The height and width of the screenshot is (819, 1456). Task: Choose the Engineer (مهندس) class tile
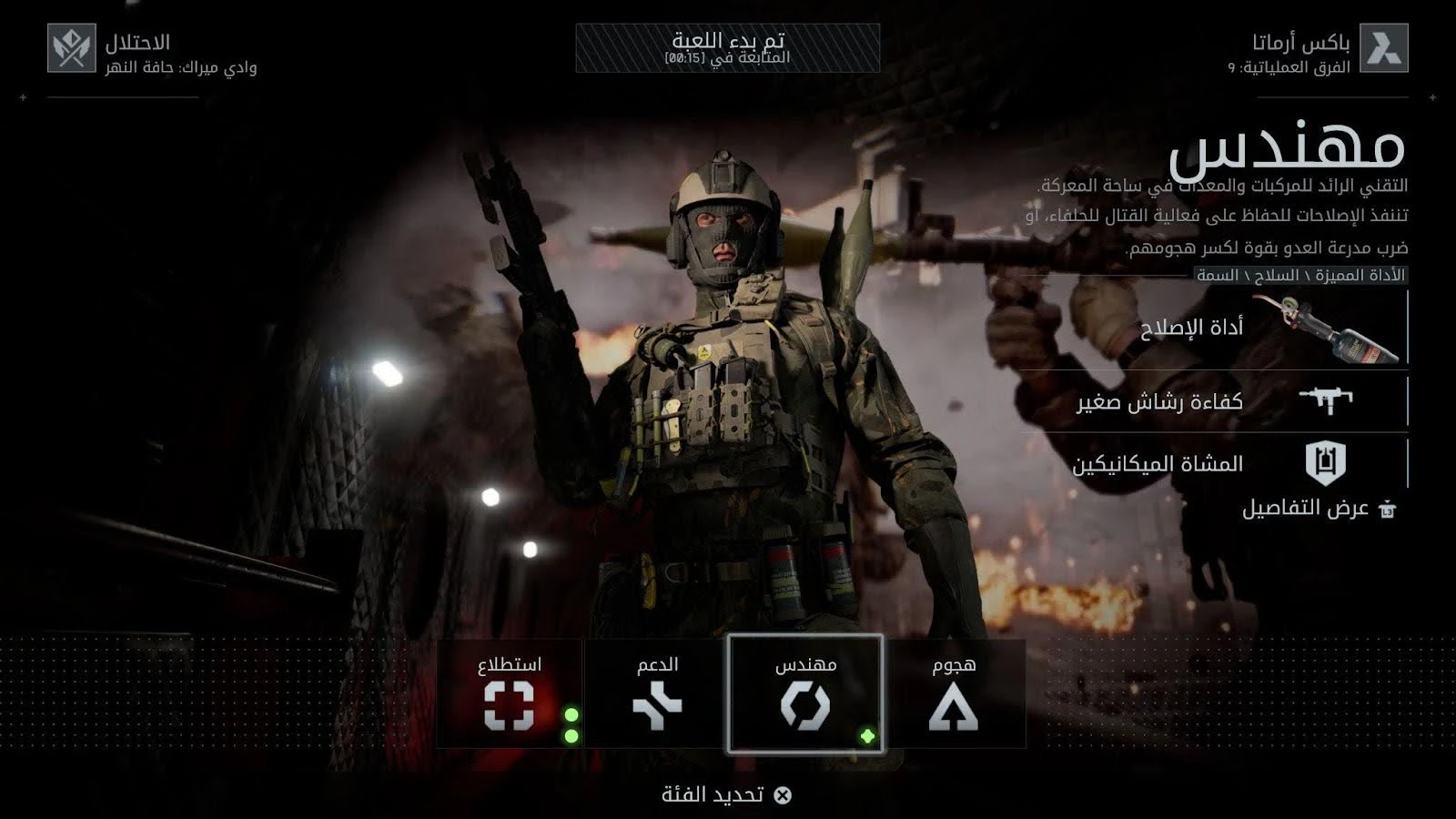pyautogui.click(x=805, y=694)
